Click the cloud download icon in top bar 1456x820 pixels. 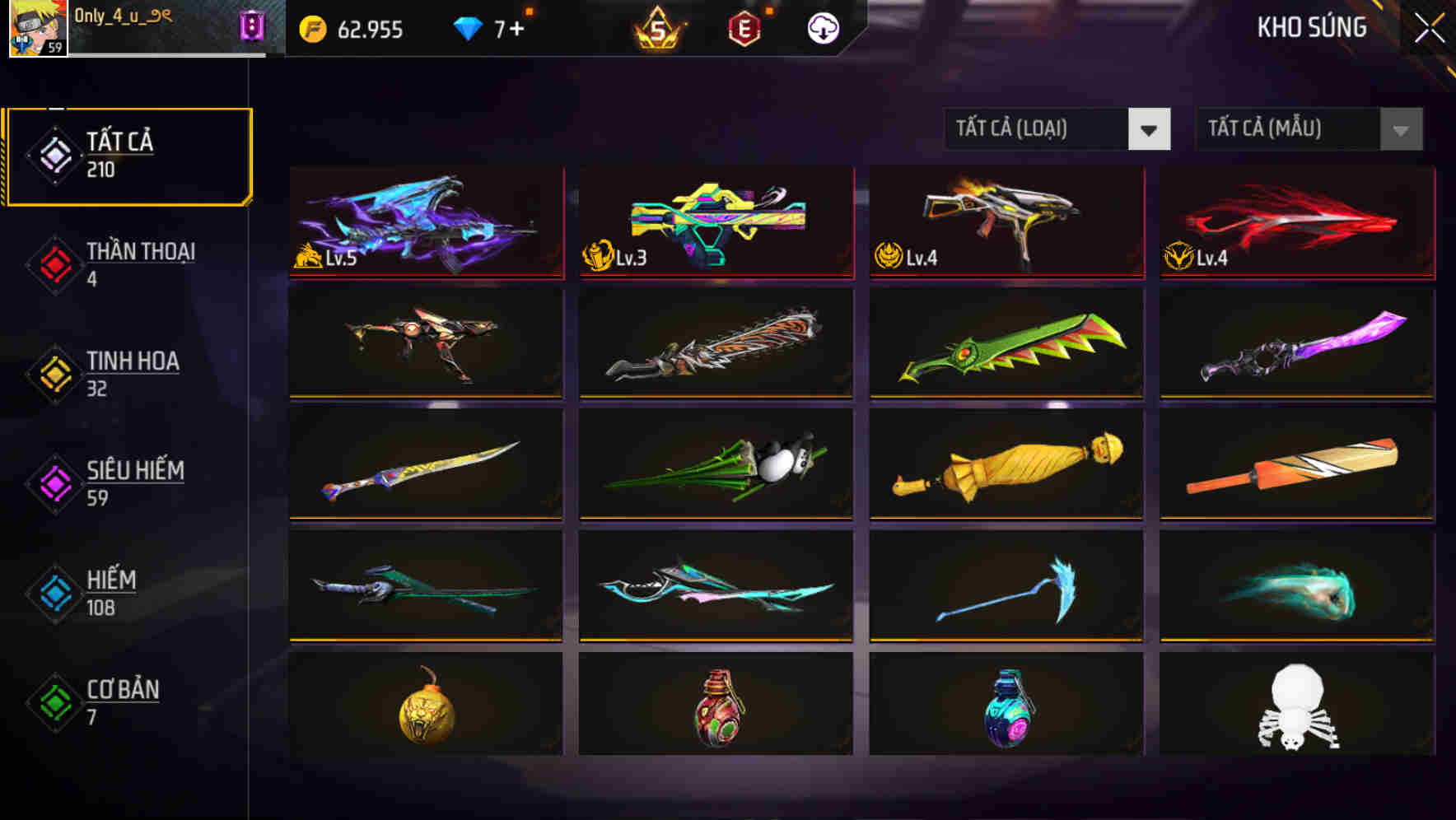point(823,29)
